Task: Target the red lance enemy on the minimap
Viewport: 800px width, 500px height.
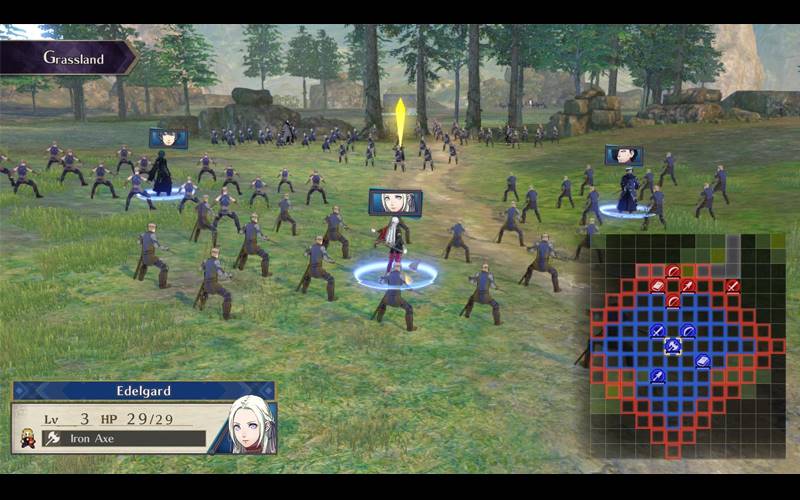Action: pos(688,286)
